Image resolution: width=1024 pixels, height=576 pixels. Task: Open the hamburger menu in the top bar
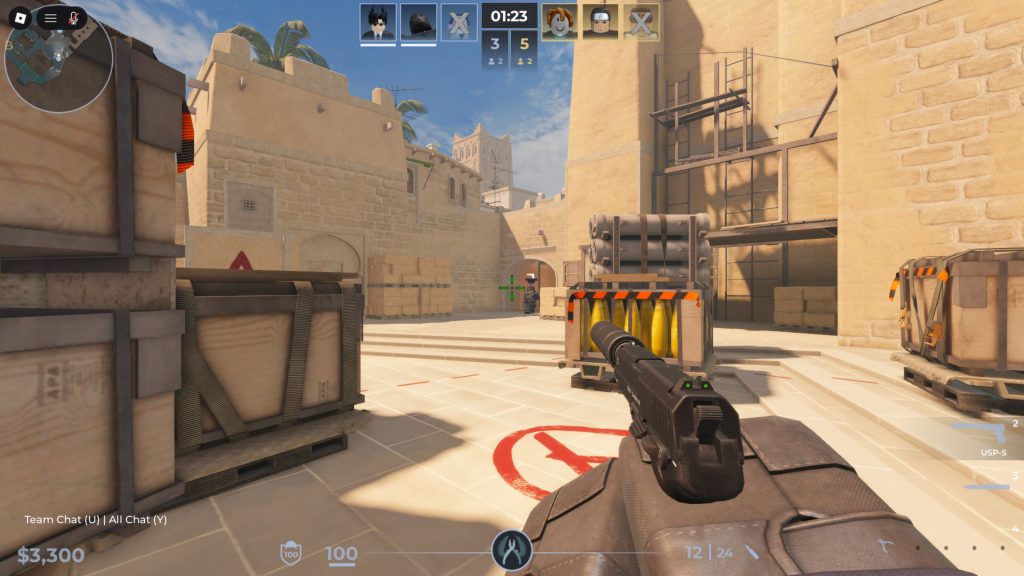click(50, 19)
